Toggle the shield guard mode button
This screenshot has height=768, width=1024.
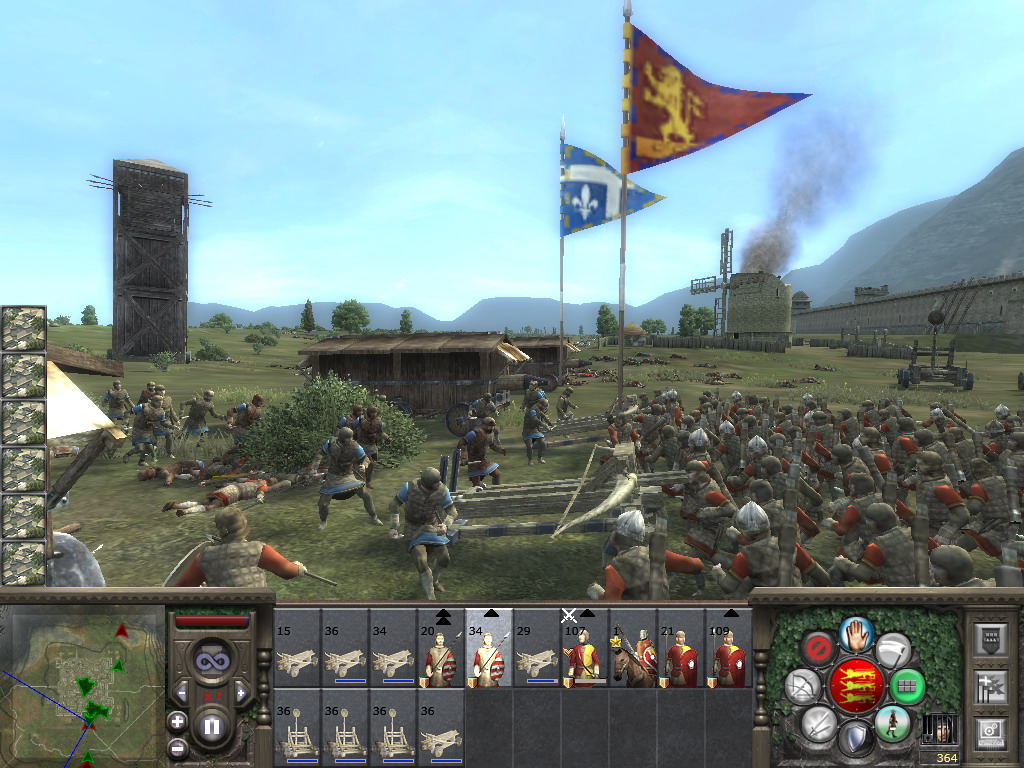pyautogui.click(x=856, y=739)
